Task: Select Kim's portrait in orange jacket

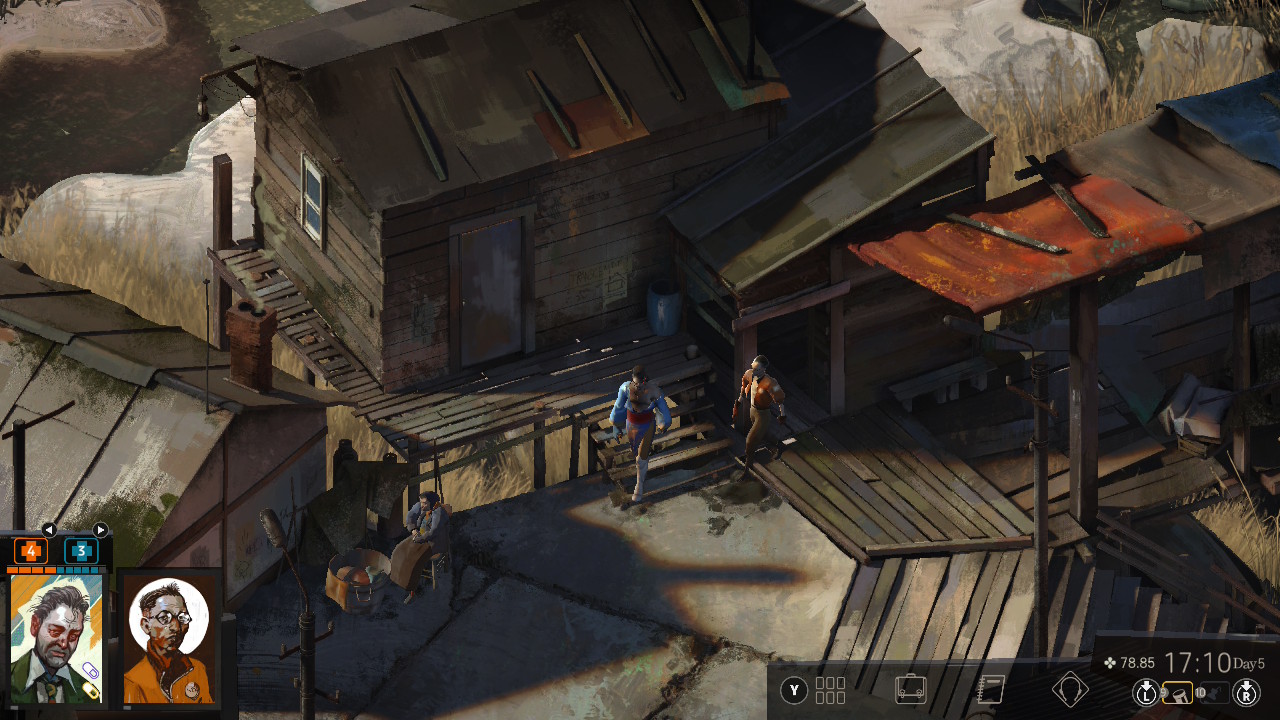Action: [168, 637]
